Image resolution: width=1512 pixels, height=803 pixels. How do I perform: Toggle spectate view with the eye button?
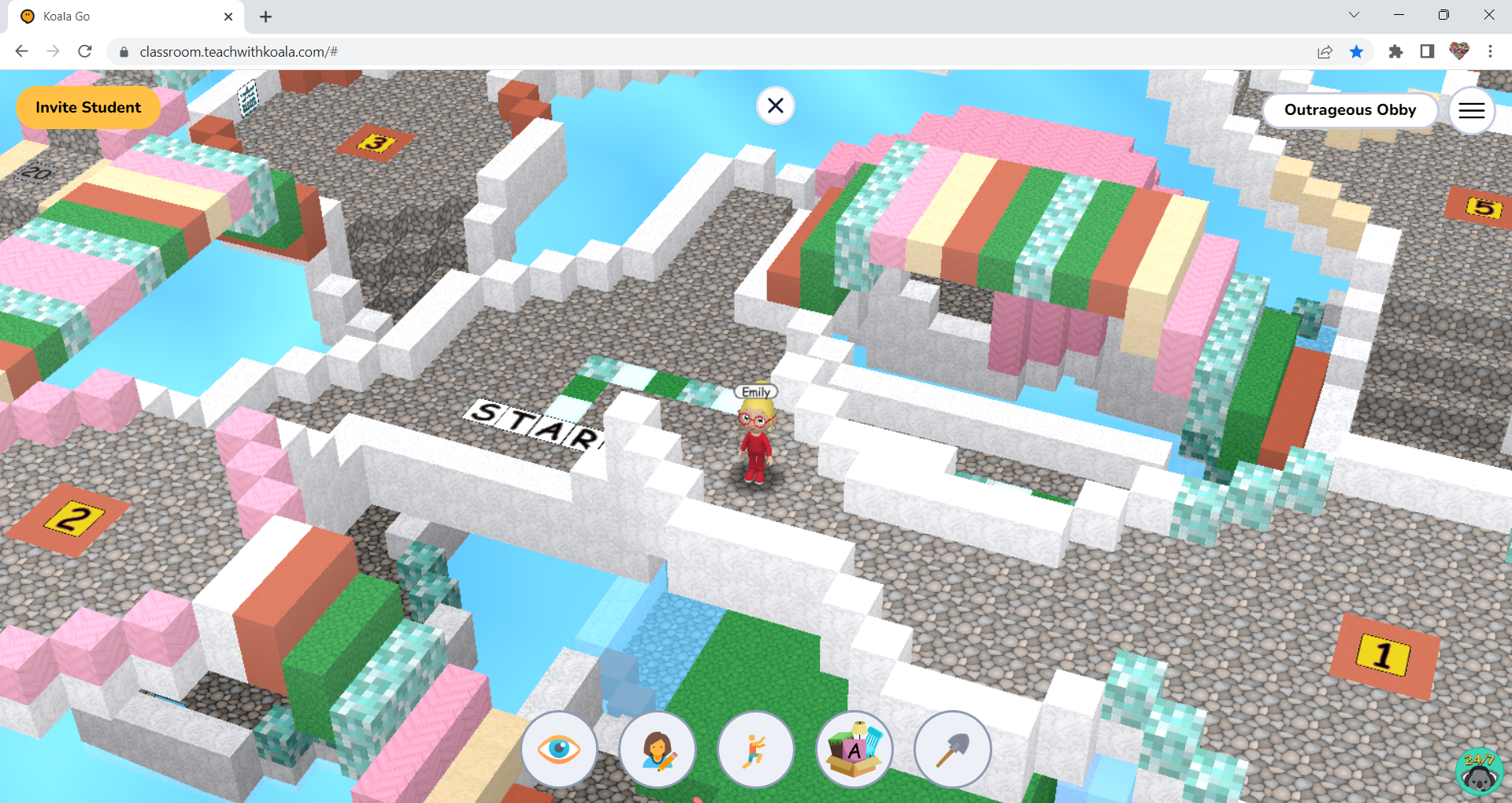click(x=559, y=749)
